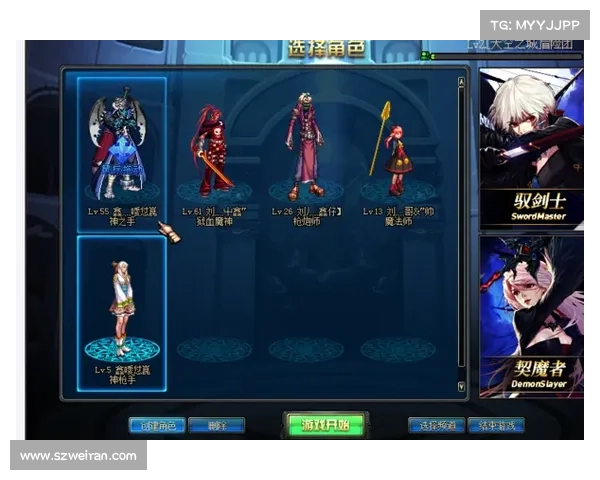Image resolution: width=600 pixels, height=480 pixels.
Task: Open the 选择频道 channel selection
Action: [436, 426]
